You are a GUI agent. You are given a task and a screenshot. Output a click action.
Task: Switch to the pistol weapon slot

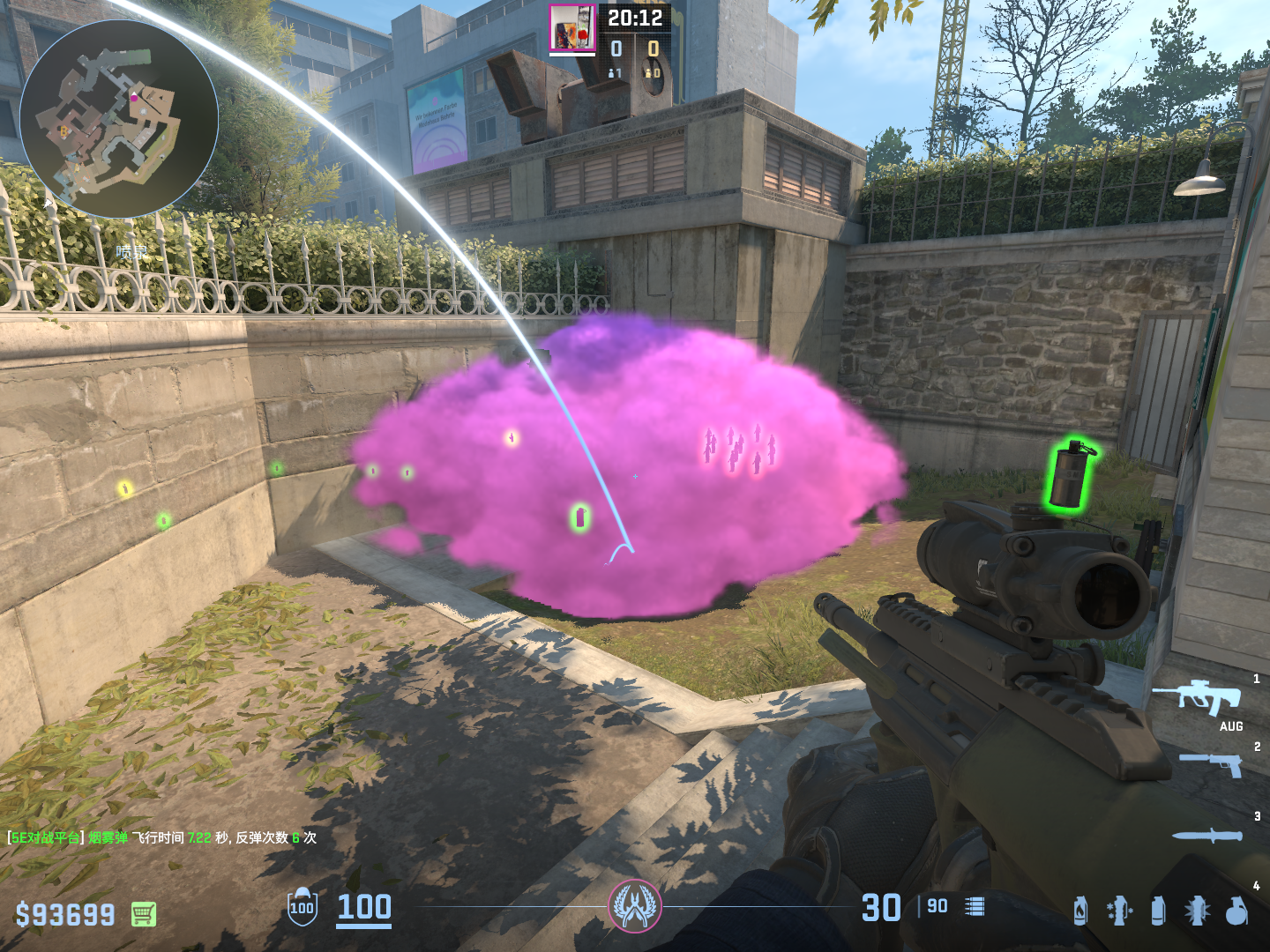tap(1213, 763)
